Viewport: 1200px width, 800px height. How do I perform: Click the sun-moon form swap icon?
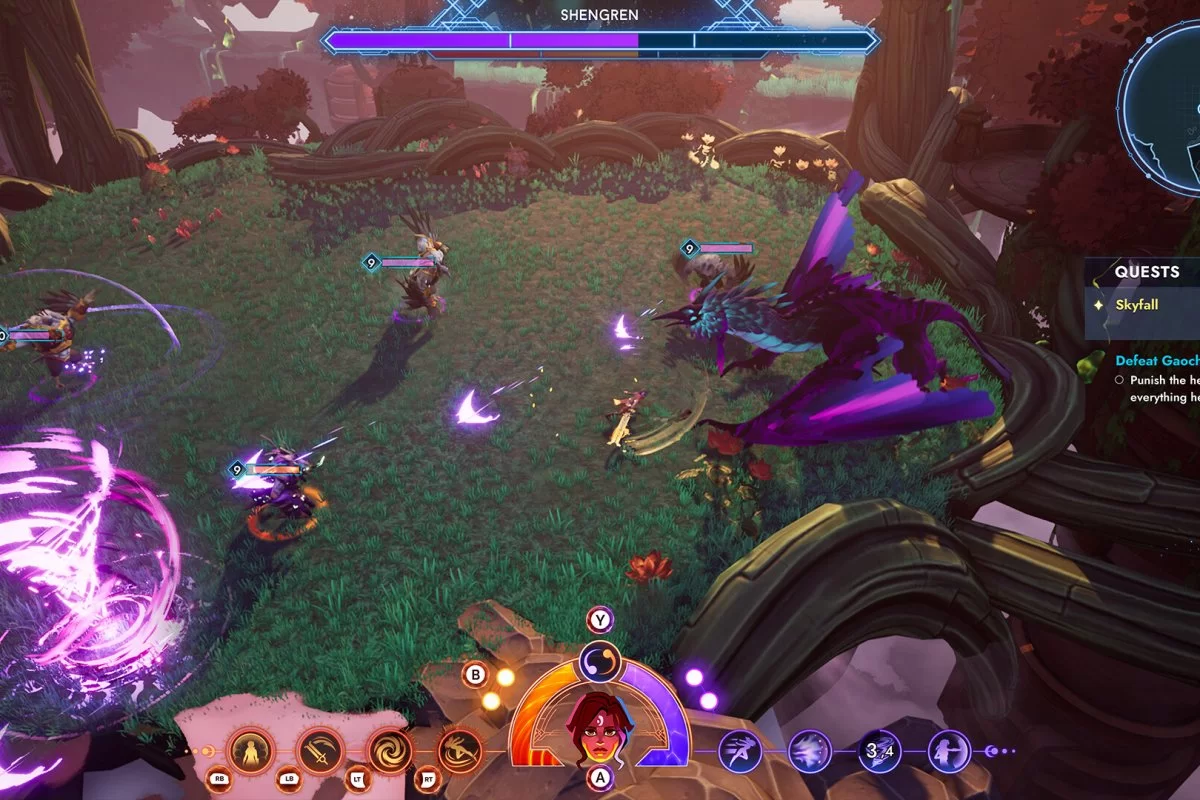[x=600, y=661]
